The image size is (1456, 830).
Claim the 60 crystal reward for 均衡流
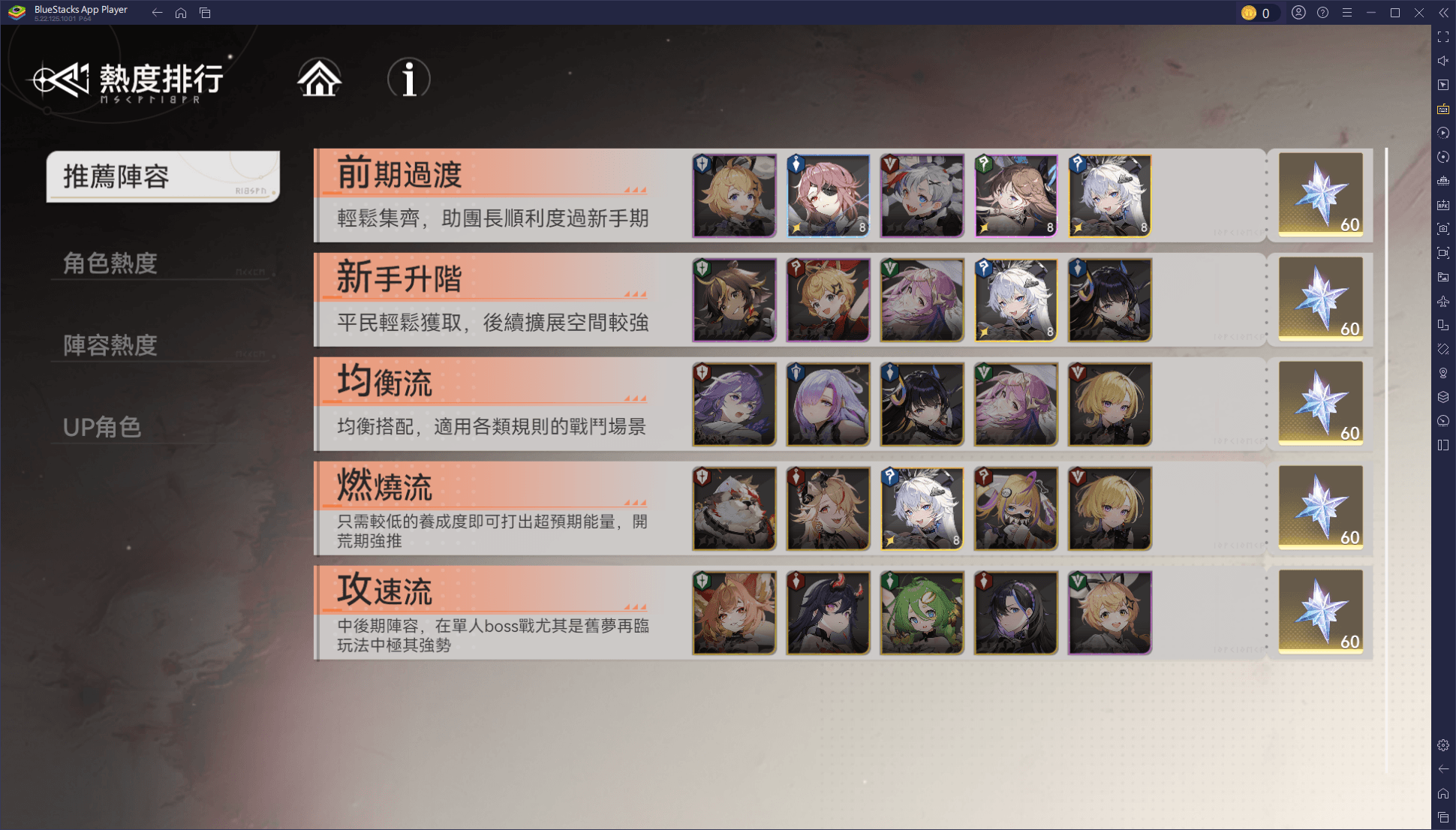pyautogui.click(x=1321, y=404)
